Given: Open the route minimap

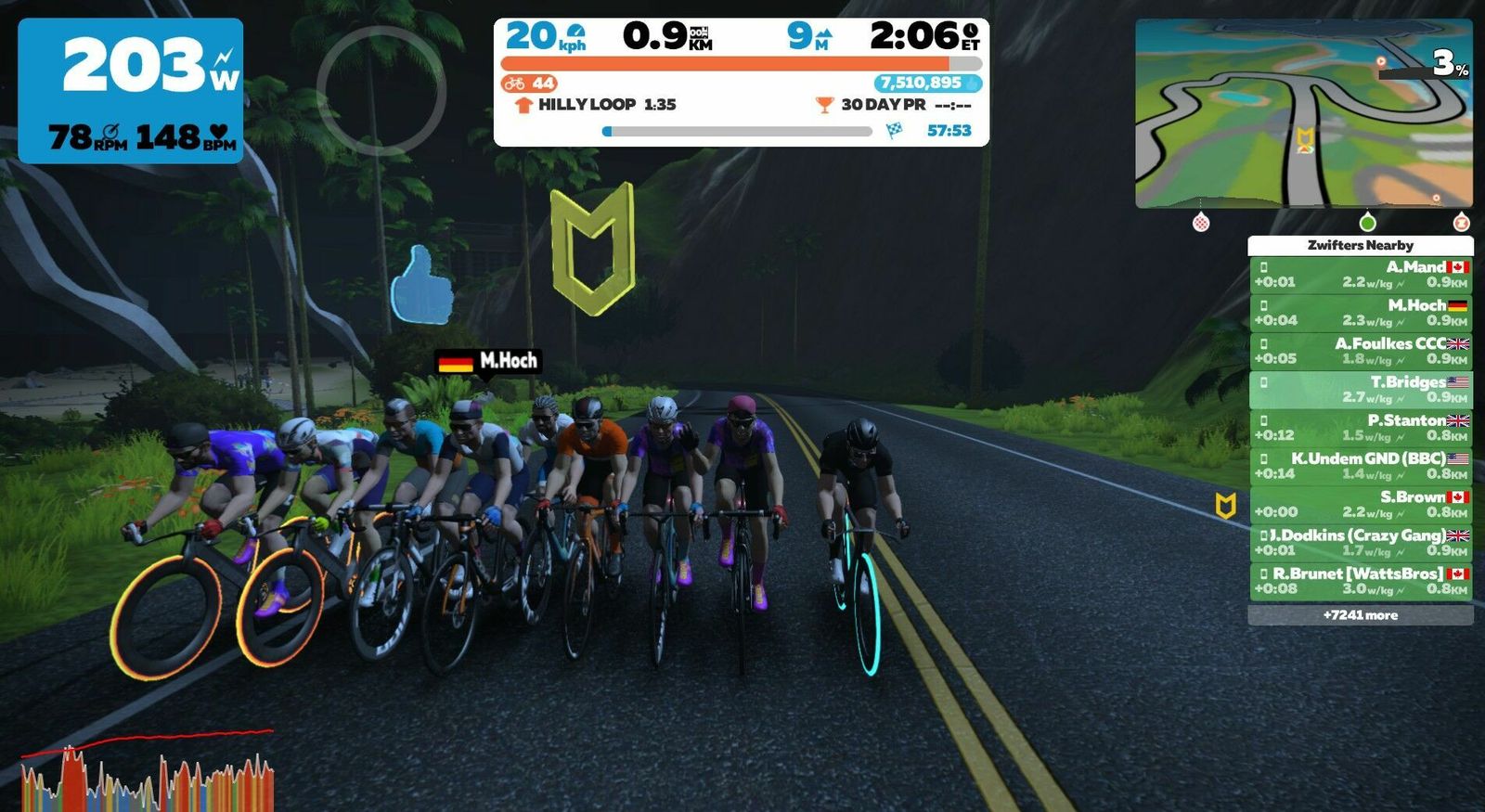Looking at the screenshot, I should tap(1304, 113).
